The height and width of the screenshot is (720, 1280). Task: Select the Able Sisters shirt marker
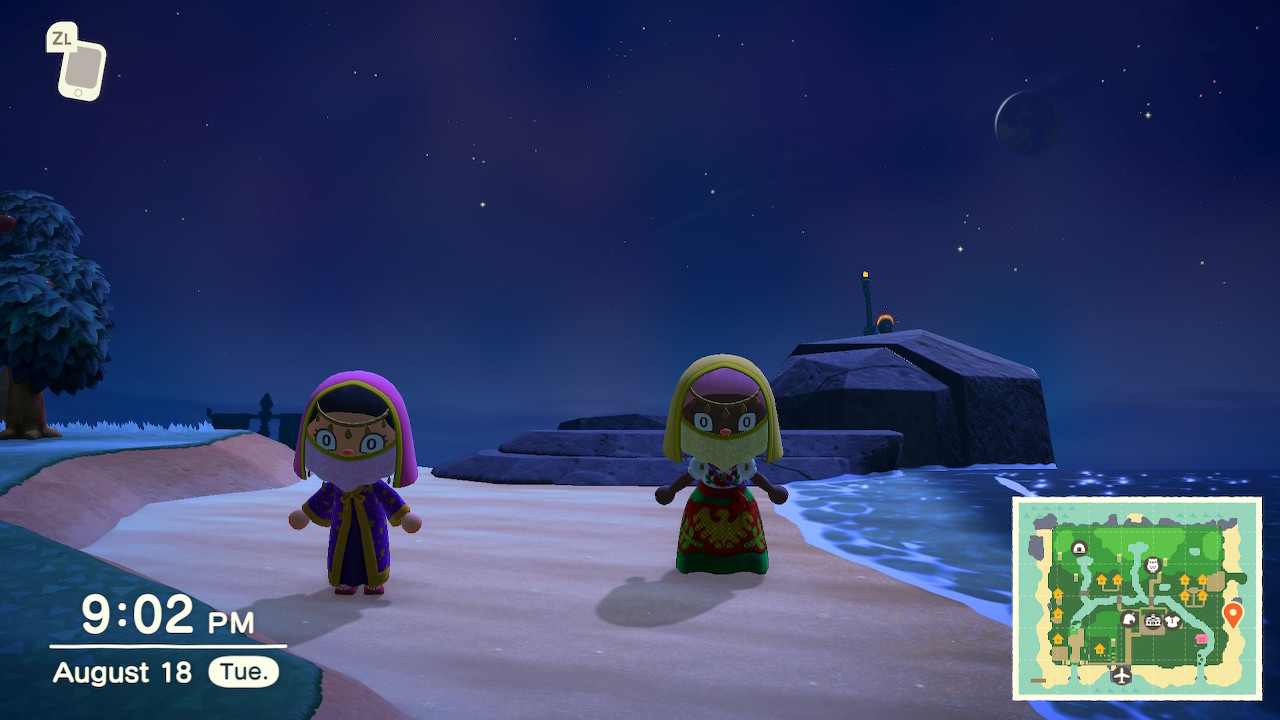pos(1173,622)
